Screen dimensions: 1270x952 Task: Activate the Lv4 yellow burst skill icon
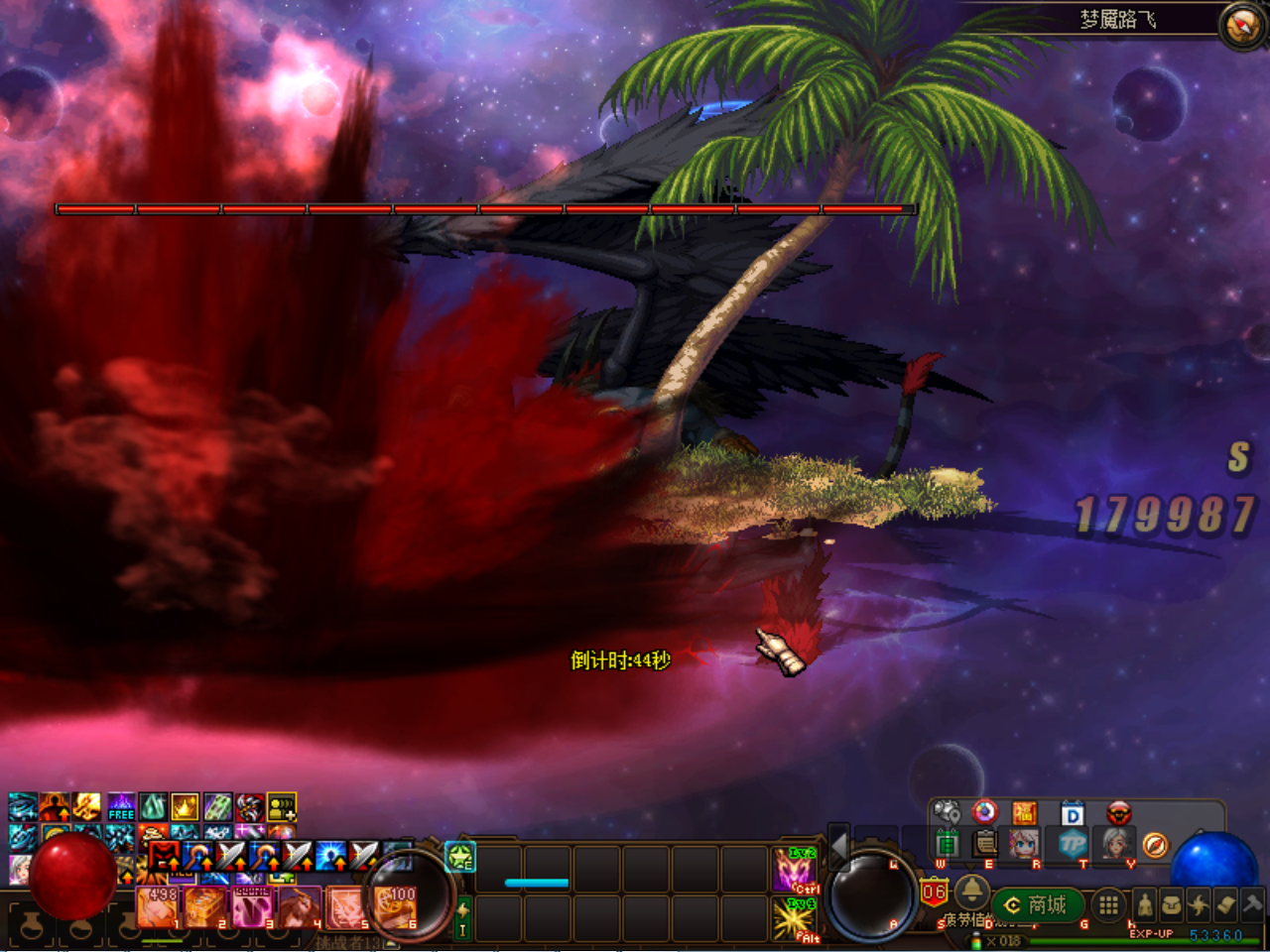click(x=795, y=918)
